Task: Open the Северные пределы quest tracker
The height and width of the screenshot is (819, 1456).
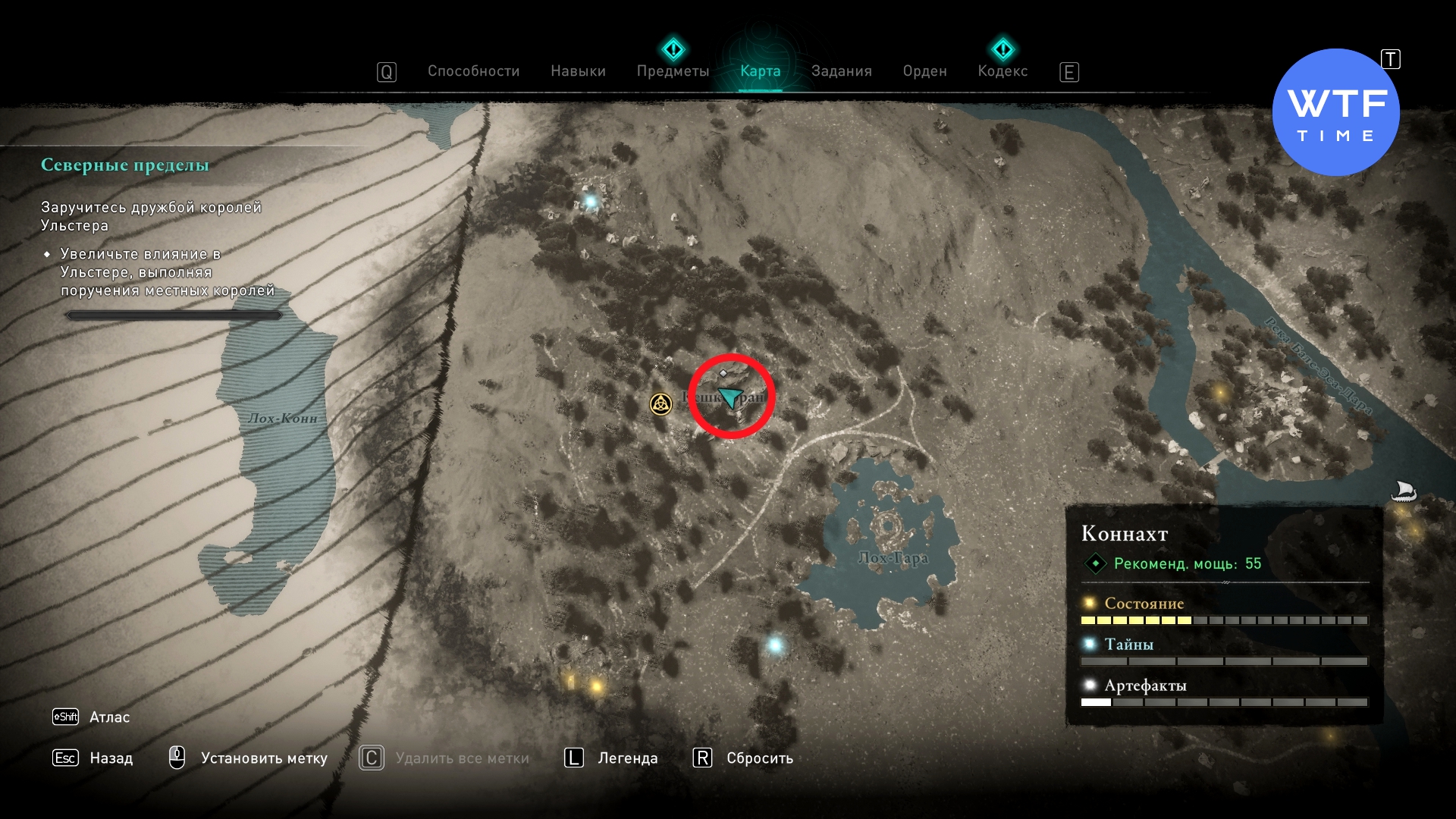Action: 125,165
